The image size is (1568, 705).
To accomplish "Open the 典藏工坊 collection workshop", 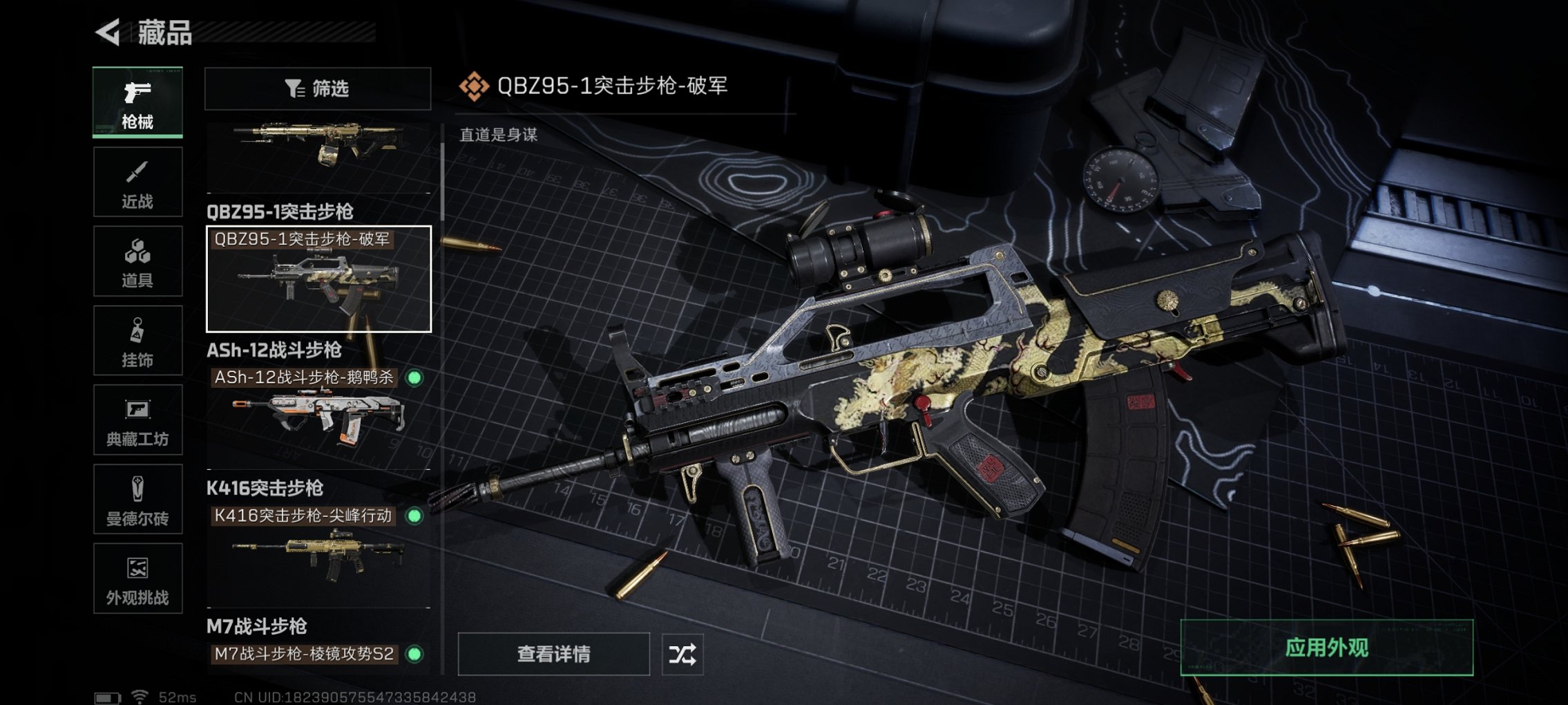I will [x=137, y=420].
